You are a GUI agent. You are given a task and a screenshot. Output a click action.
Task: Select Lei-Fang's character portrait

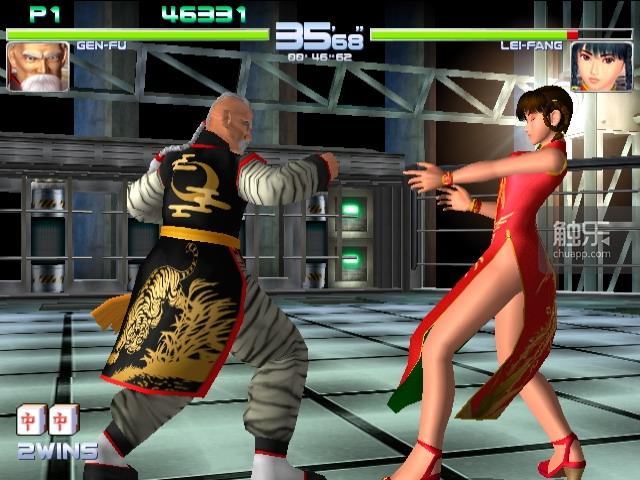click(600, 67)
